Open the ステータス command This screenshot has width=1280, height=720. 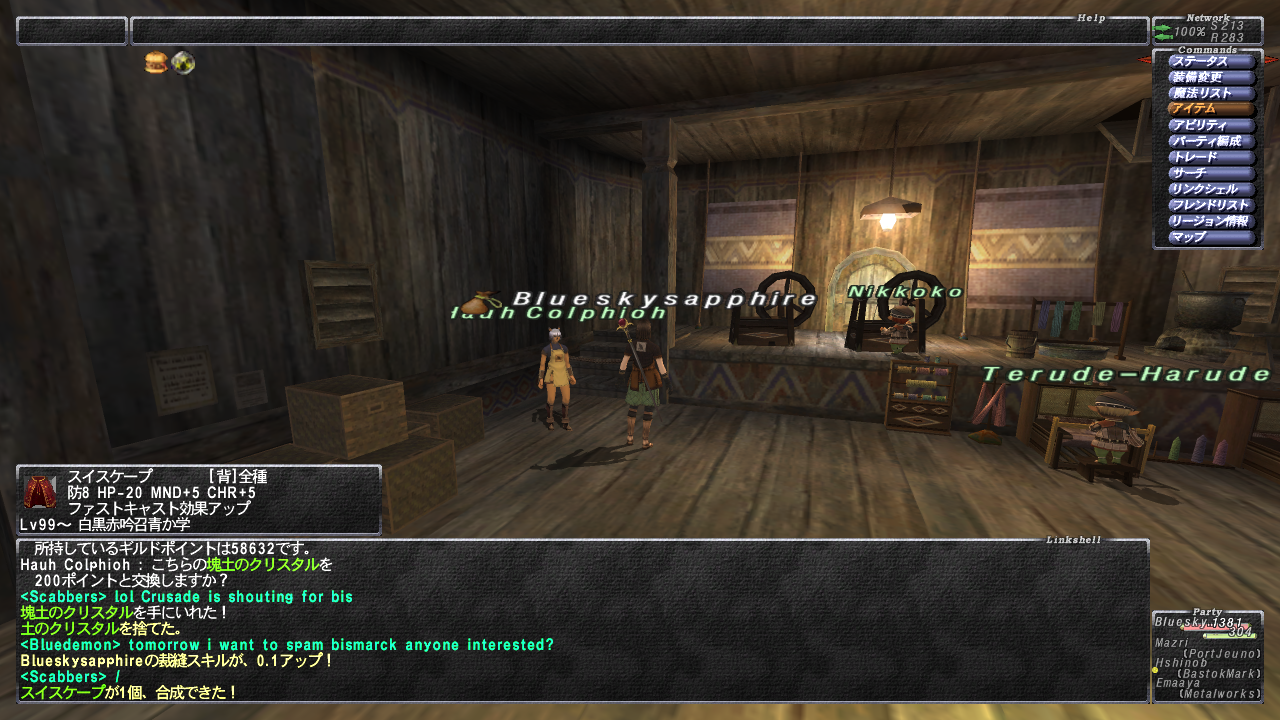pyautogui.click(x=1210, y=62)
